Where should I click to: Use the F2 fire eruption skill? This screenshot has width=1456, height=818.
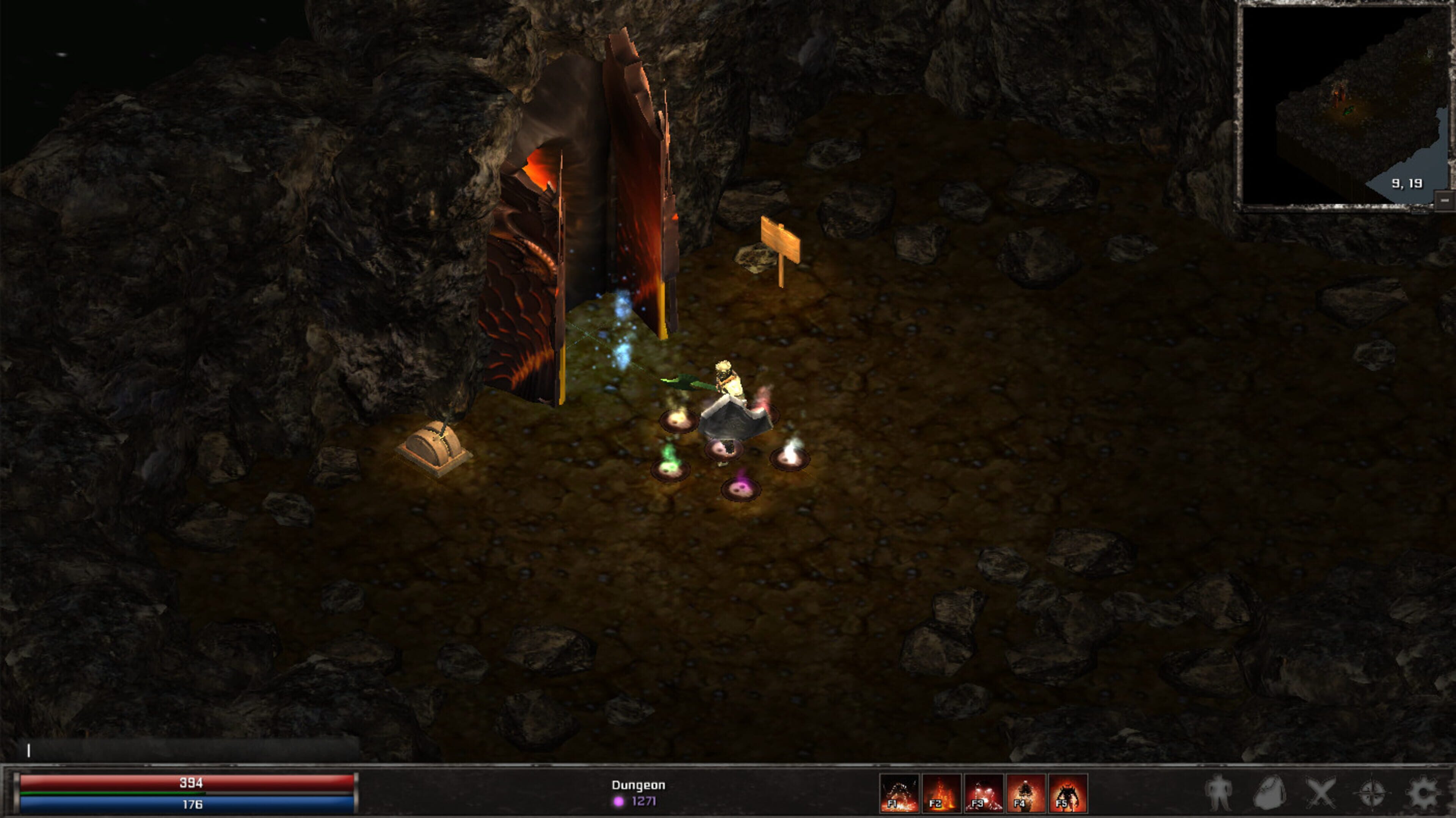[x=941, y=793]
